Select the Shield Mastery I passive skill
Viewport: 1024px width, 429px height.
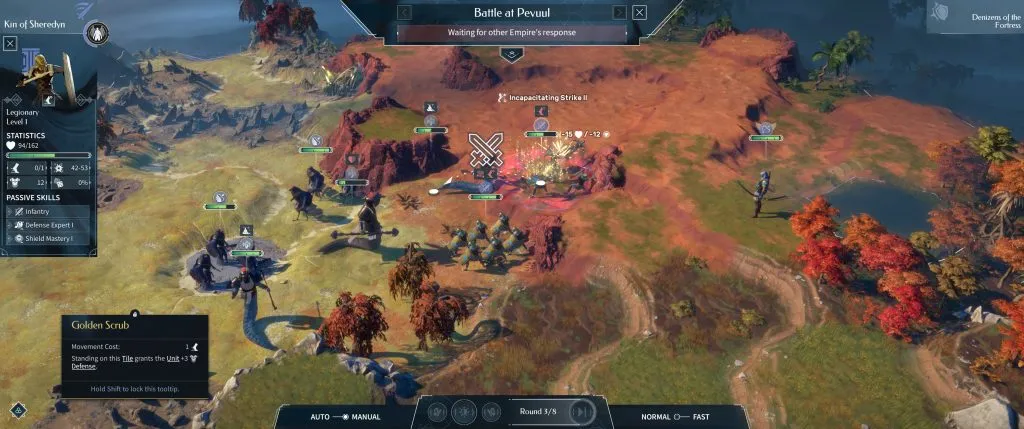coord(42,239)
